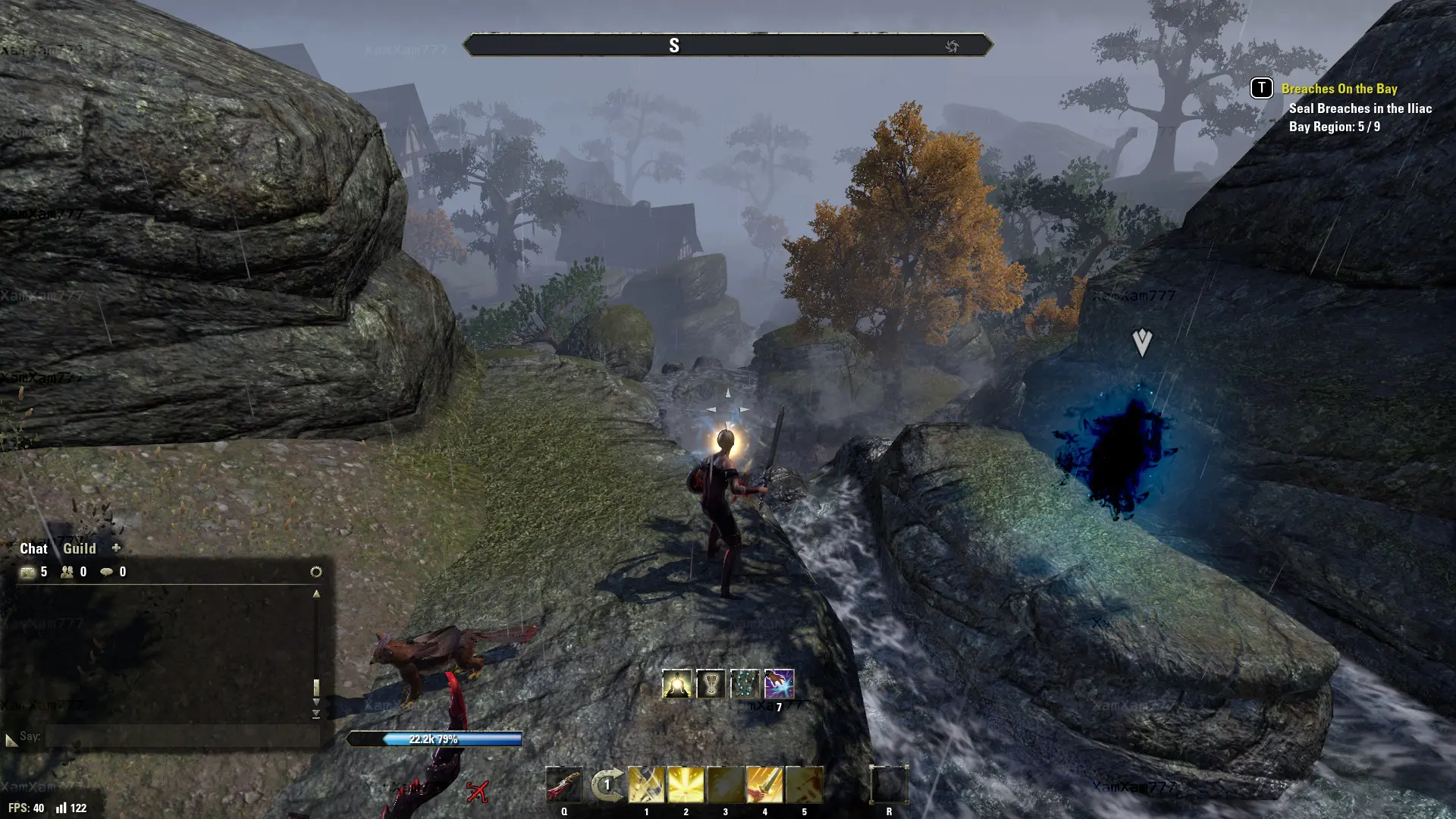
Task: Activate the spinning blade ability in slot 1
Action: click(646, 784)
